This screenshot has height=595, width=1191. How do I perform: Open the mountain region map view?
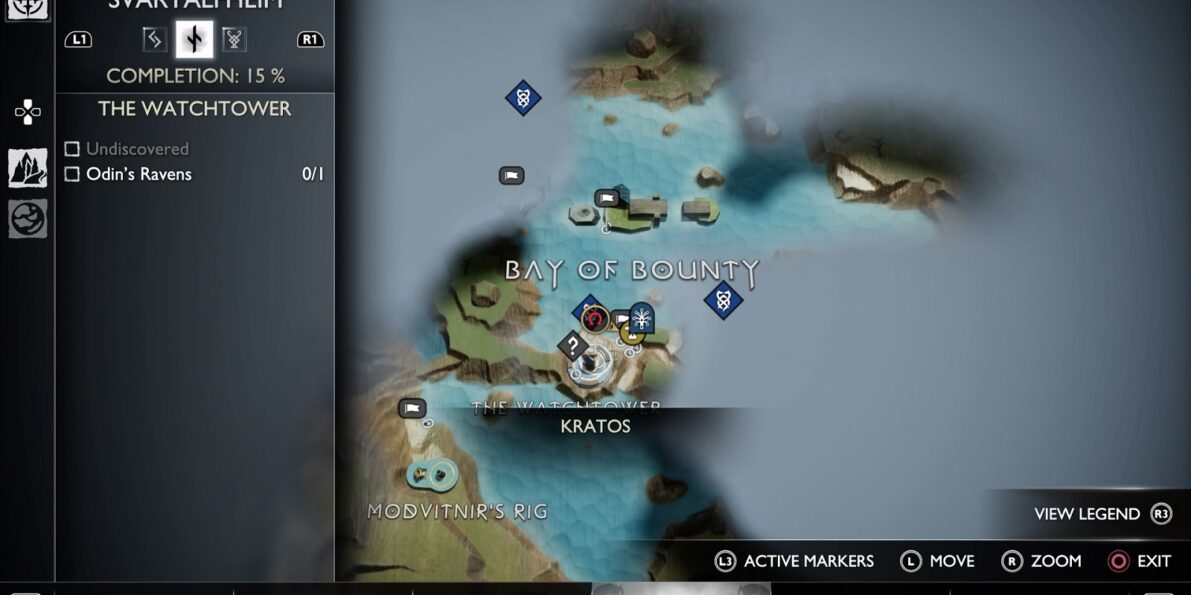28,167
